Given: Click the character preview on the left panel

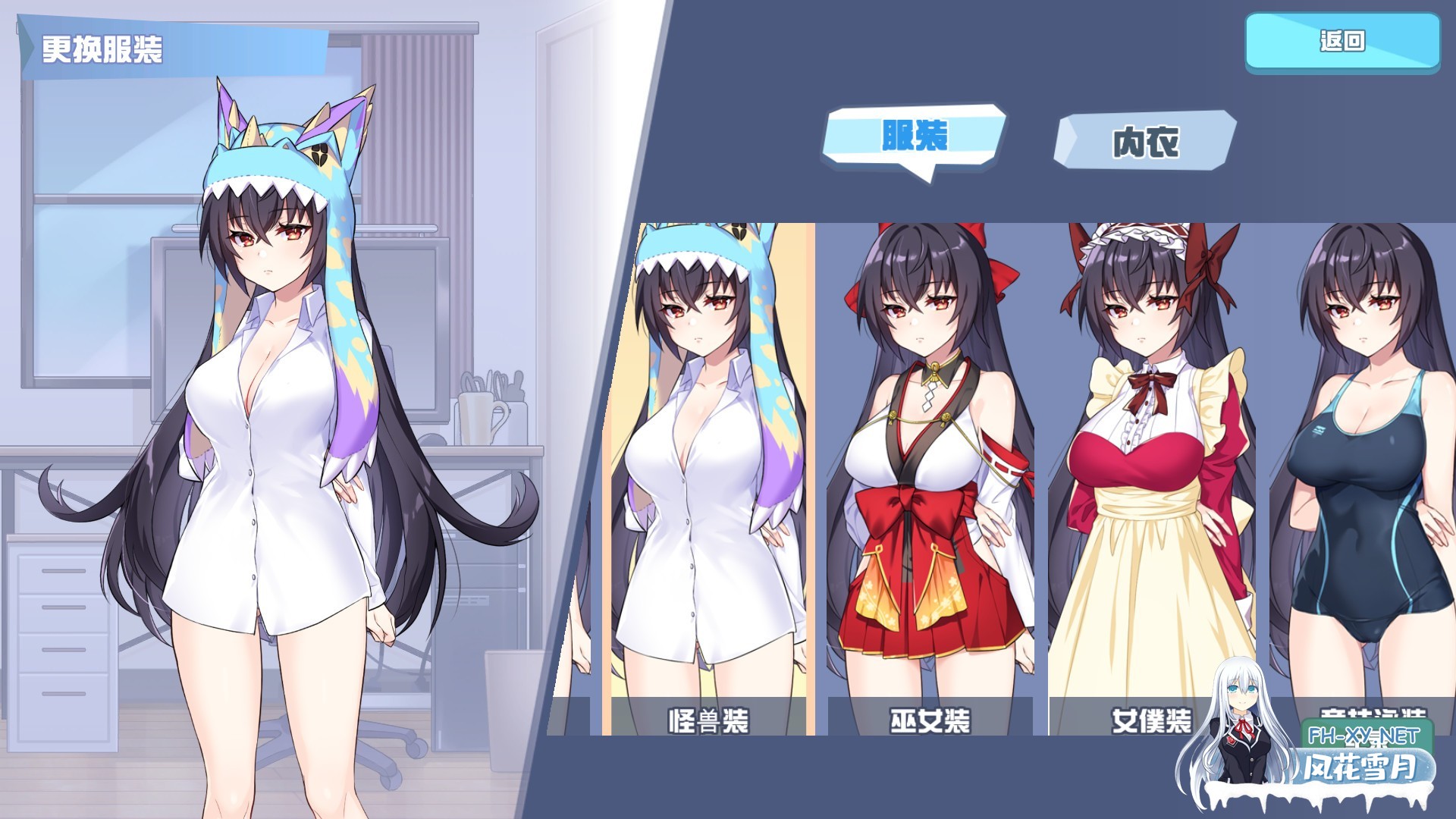Looking at the screenshot, I should tap(273, 417).
